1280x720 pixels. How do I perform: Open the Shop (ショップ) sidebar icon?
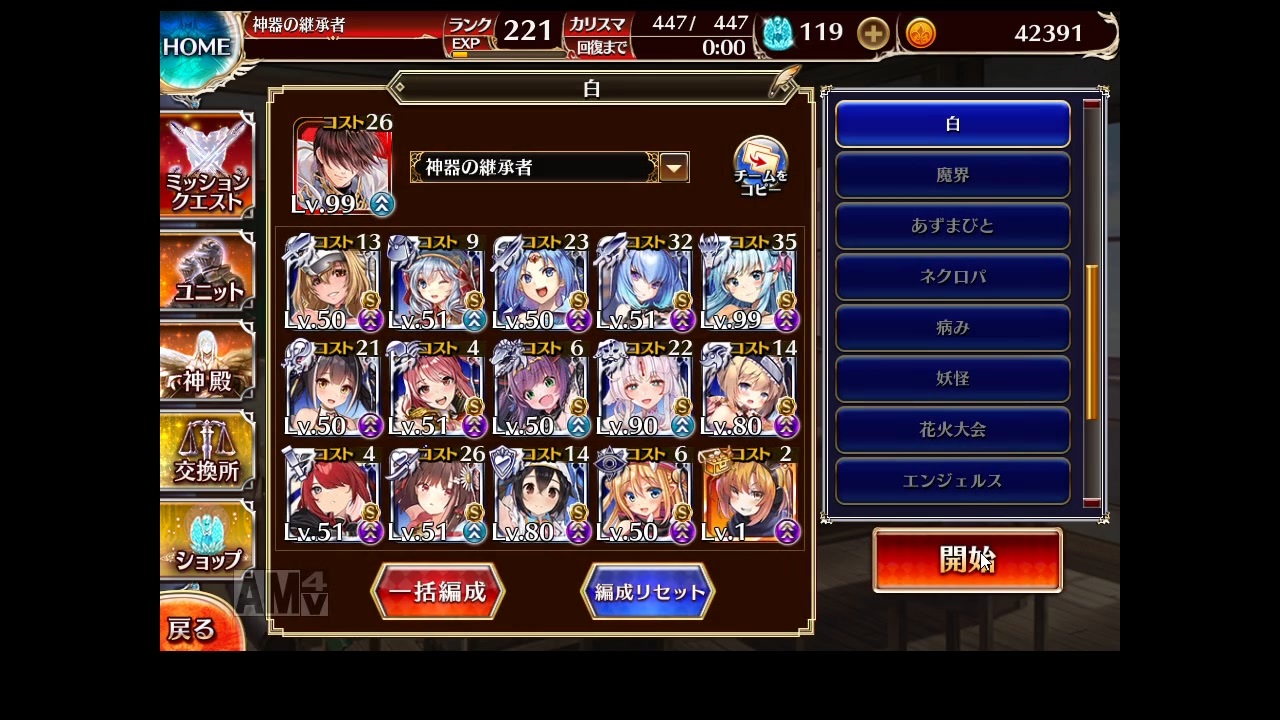[207, 540]
